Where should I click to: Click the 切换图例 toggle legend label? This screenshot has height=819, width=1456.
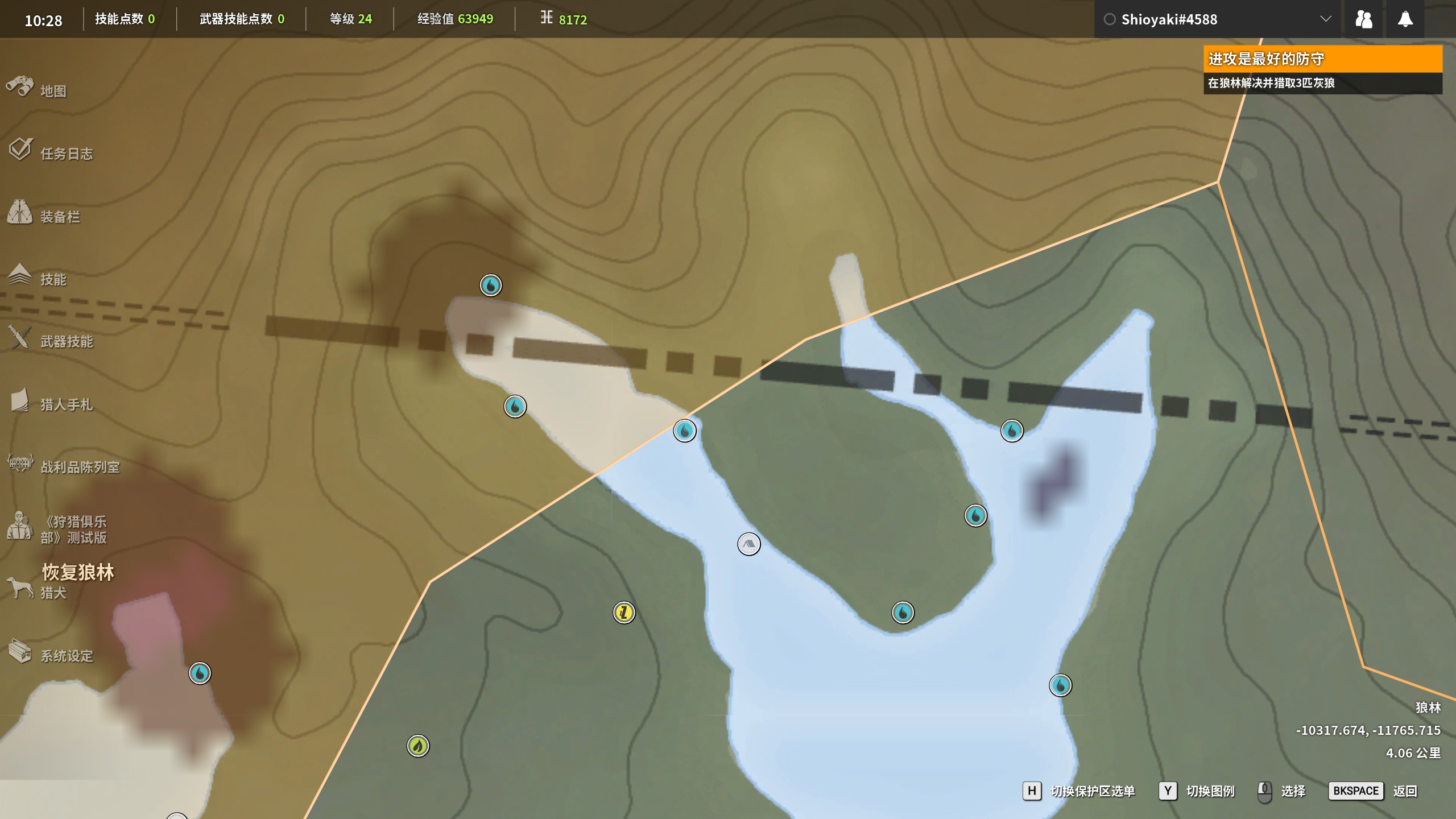pos(1210,791)
